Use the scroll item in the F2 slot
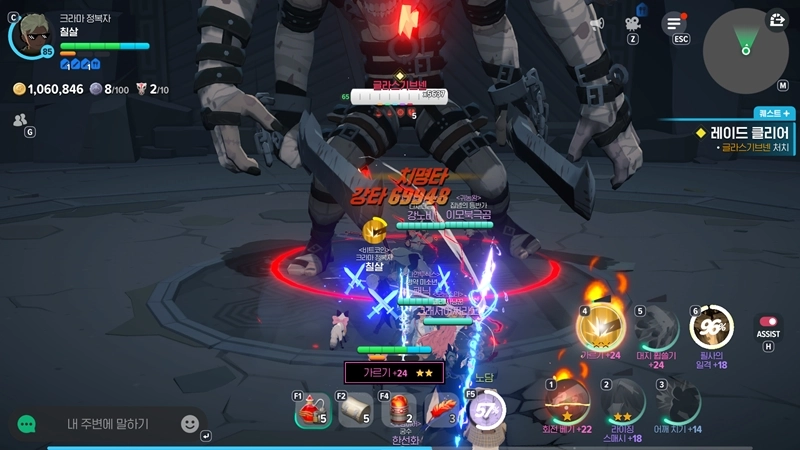This screenshot has width=800, height=450. (357, 410)
